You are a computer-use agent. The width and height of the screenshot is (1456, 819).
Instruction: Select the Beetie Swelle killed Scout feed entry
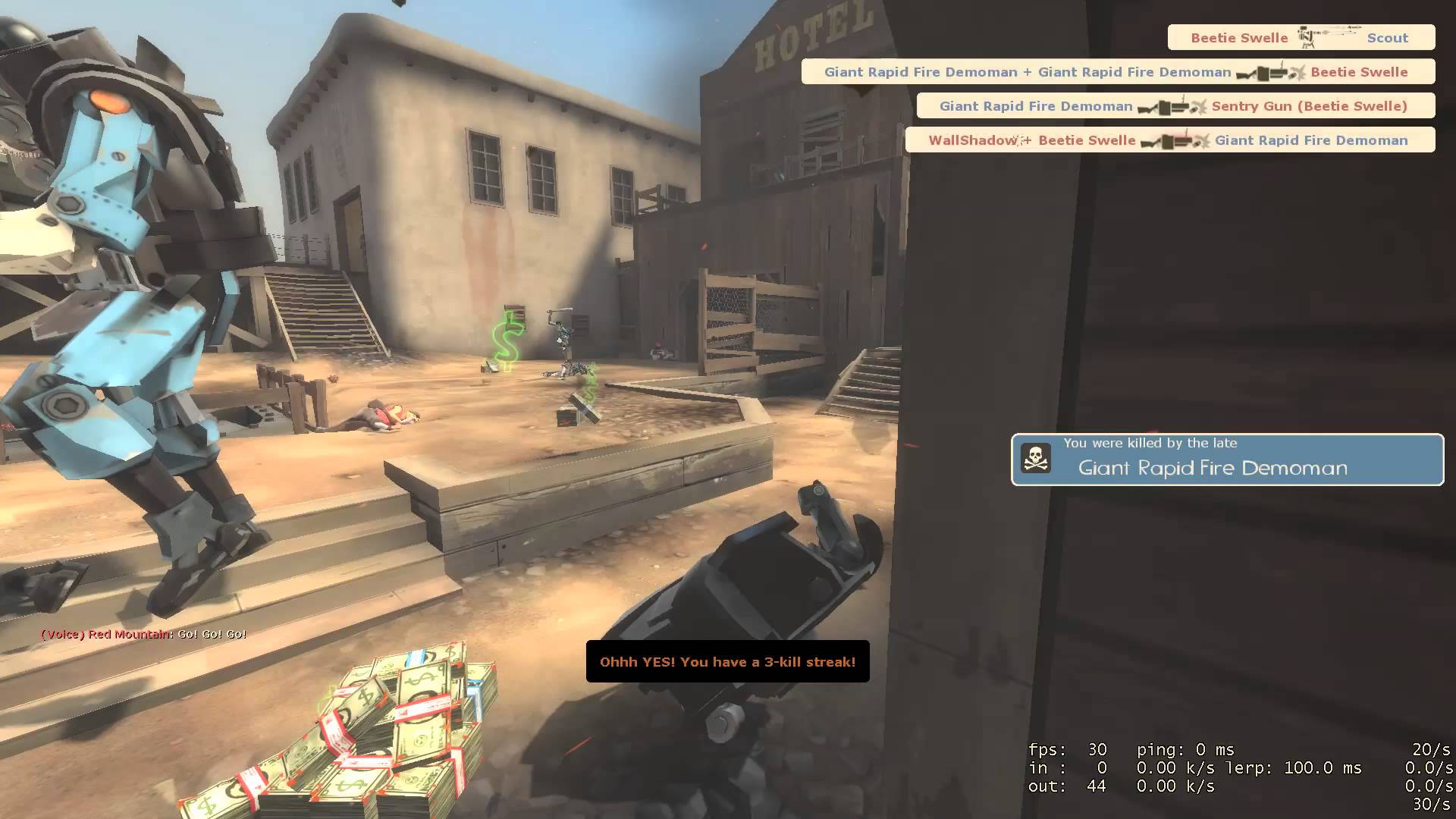click(x=1301, y=38)
